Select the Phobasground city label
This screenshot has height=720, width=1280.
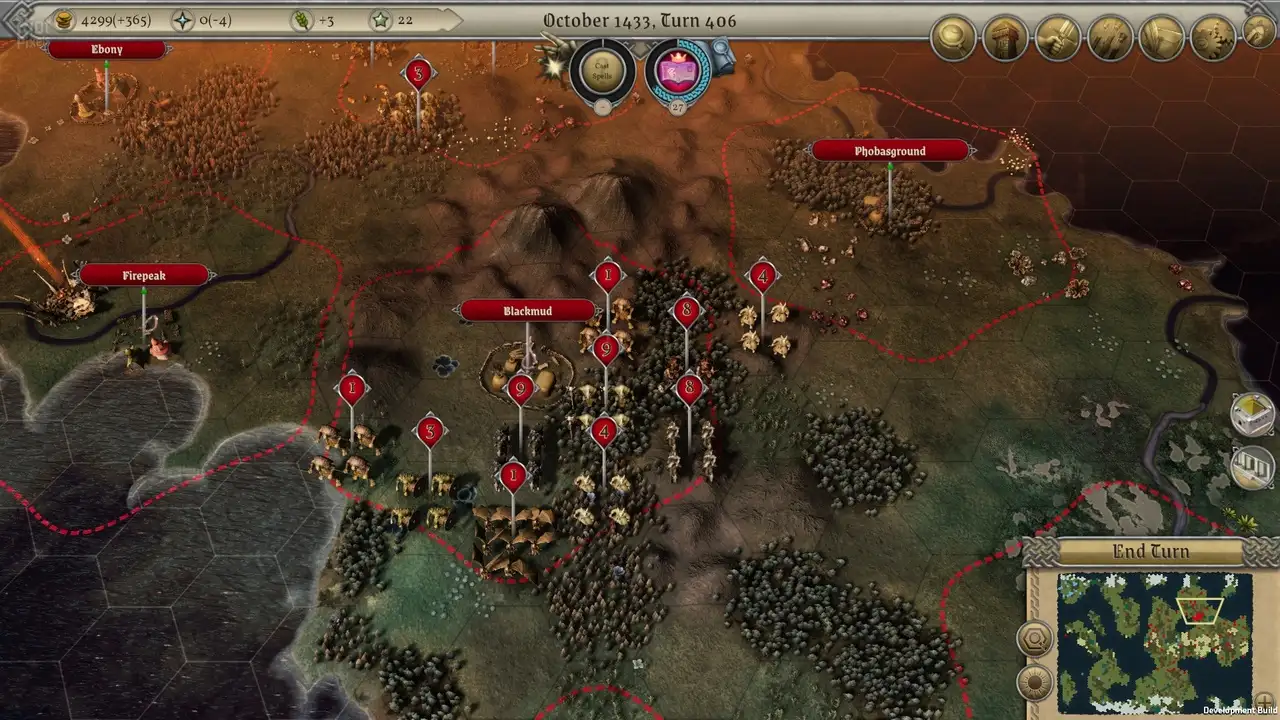889,151
